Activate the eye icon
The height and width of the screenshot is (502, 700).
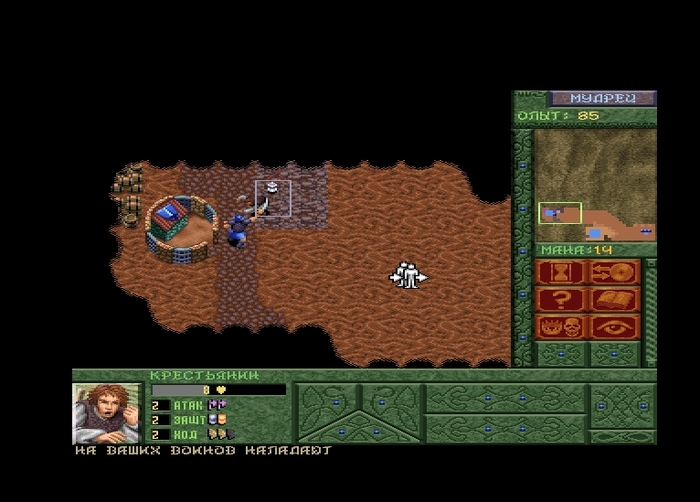point(614,326)
